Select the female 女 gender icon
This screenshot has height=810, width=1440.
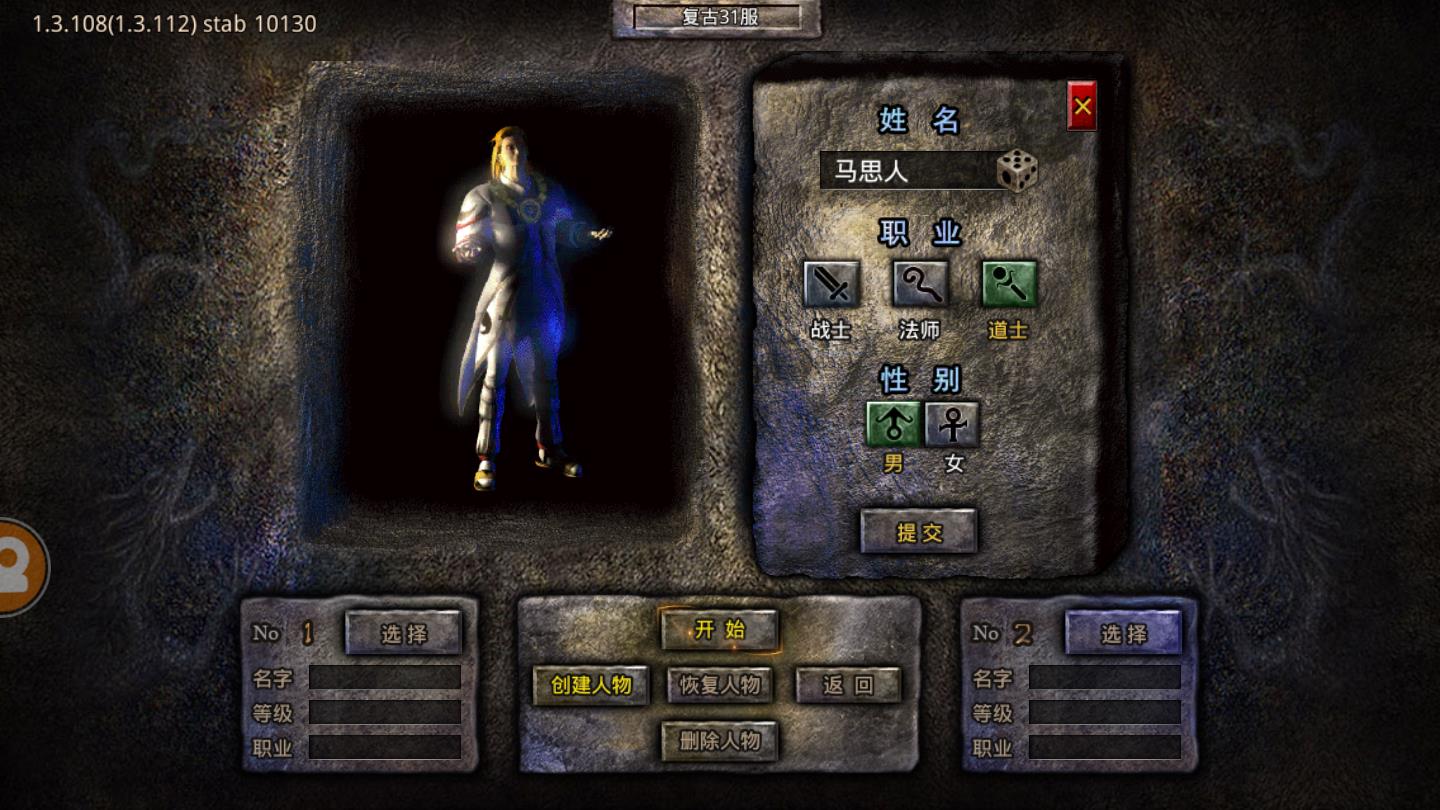[952, 425]
